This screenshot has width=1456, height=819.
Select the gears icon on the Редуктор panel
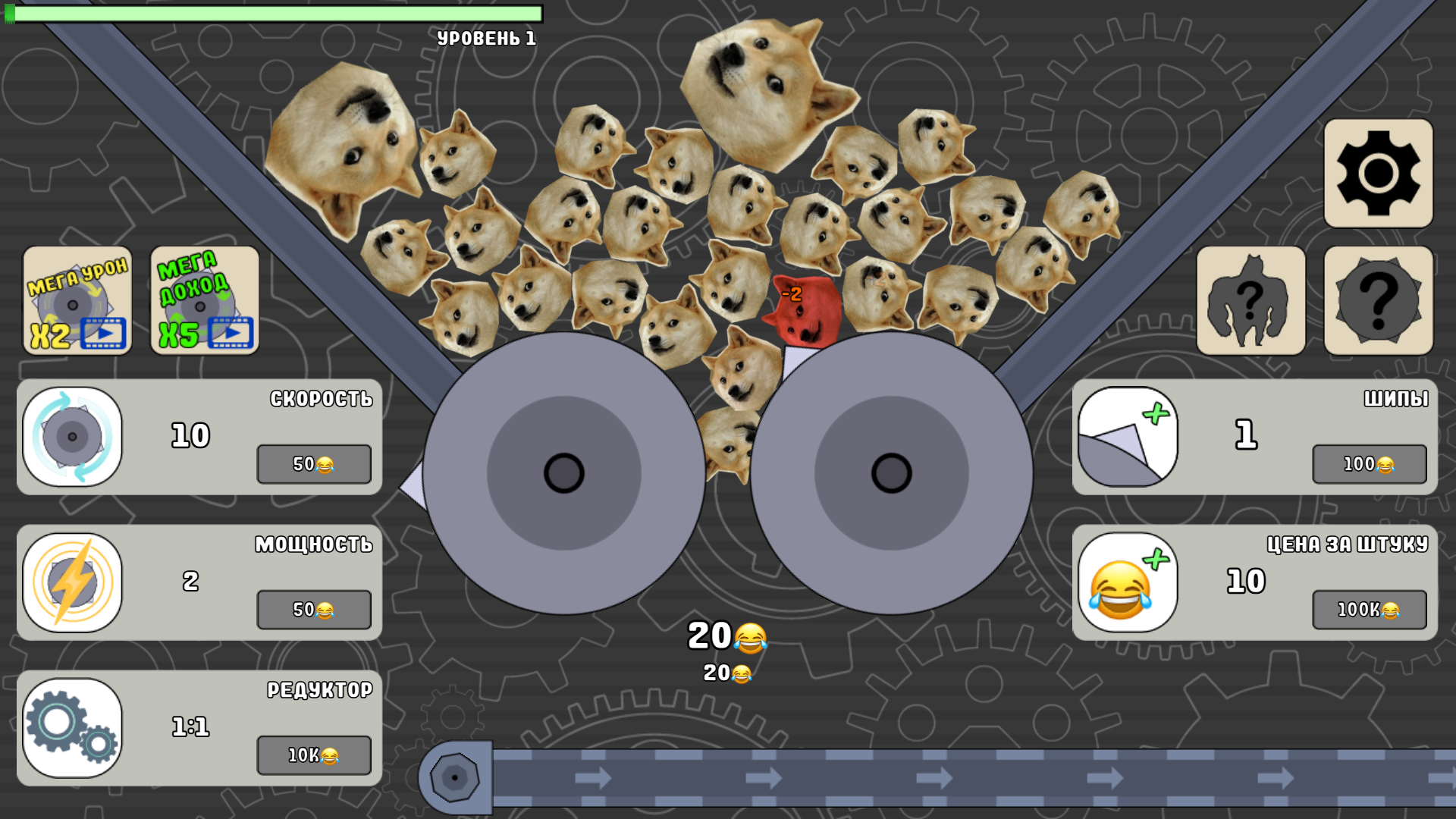click(x=72, y=728)
